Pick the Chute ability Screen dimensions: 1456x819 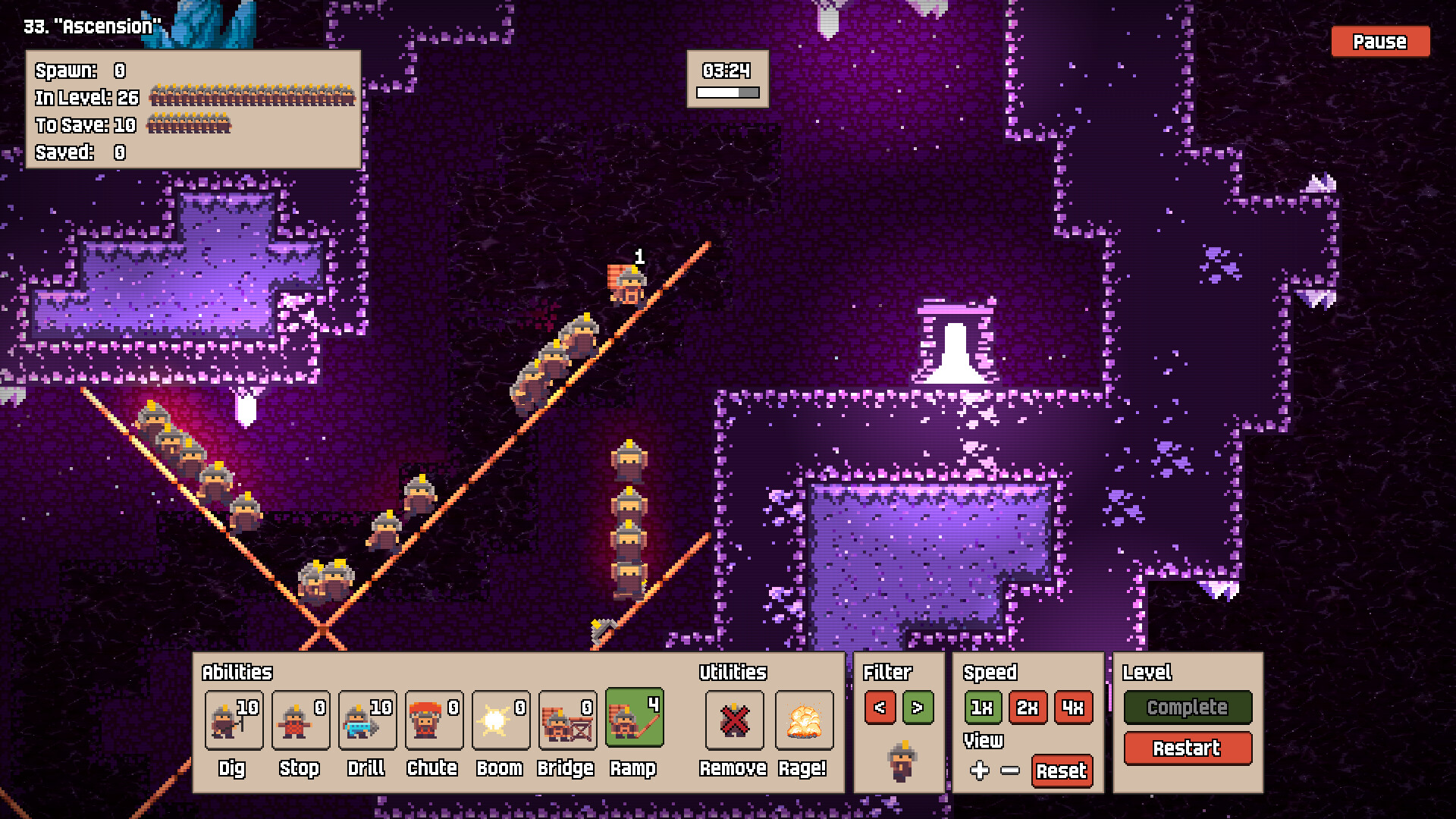click(x=434, y=720)
